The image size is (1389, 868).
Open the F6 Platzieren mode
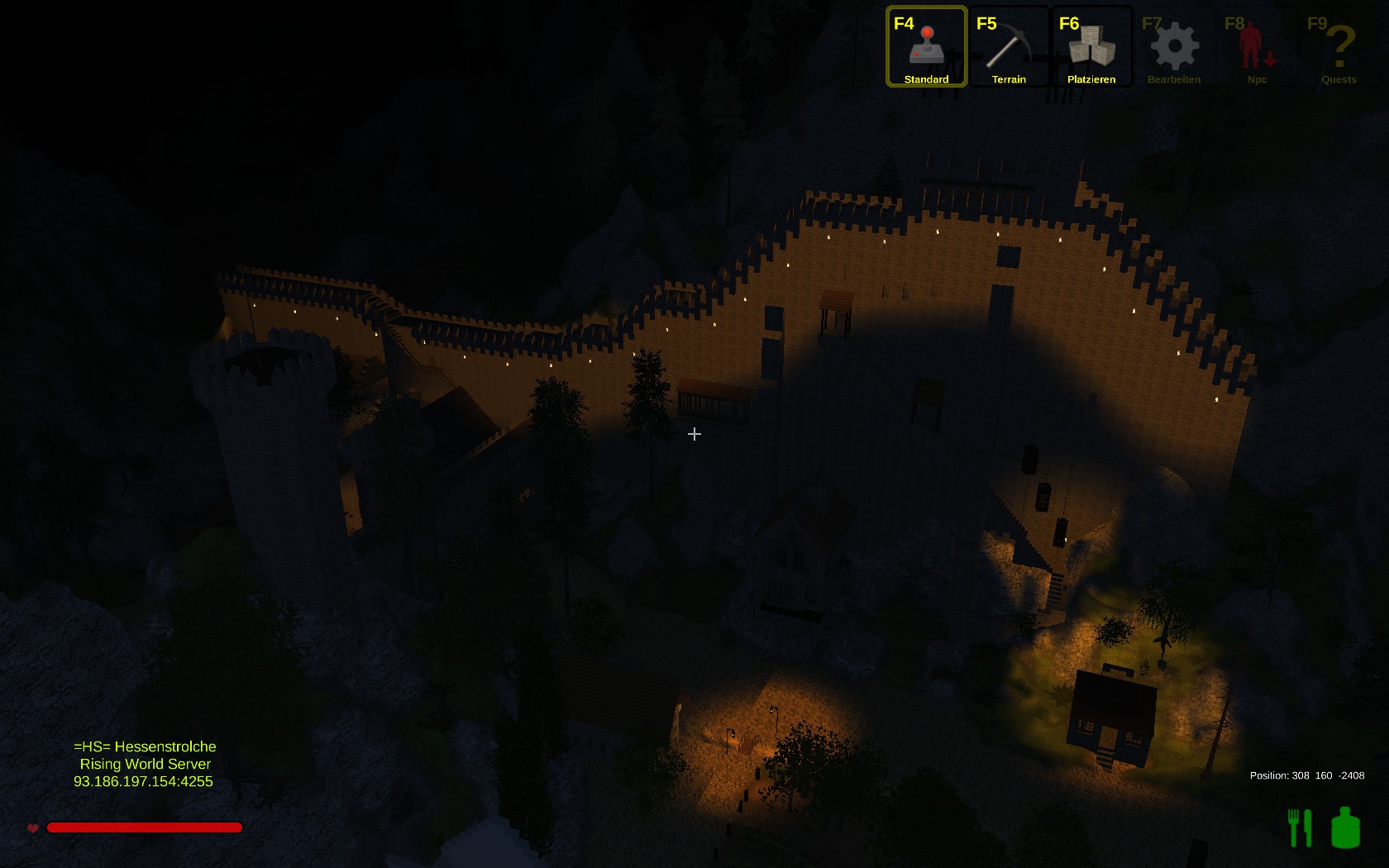[x=1091, y=47]
